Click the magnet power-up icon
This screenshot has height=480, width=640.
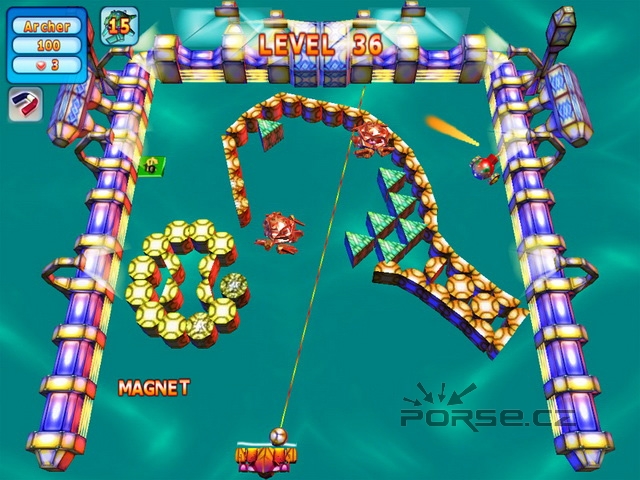[x=25, y=104]
